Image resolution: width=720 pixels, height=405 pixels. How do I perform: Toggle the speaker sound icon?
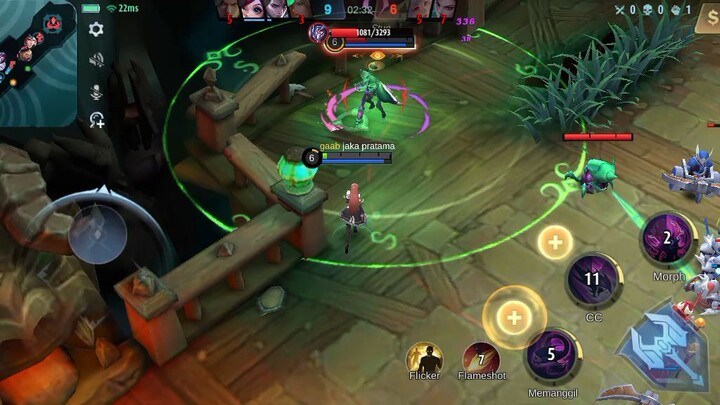click(x=96, y=60)
